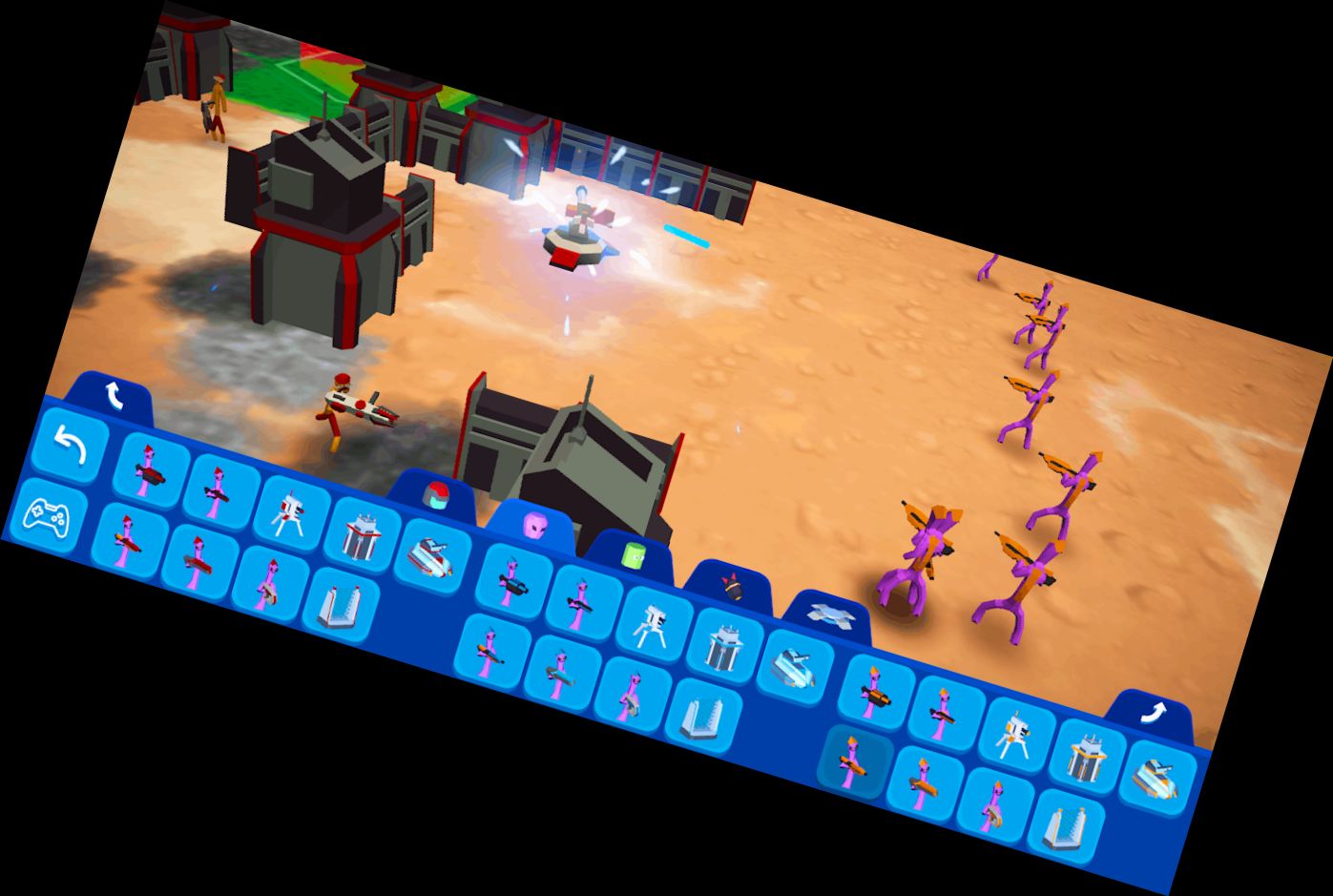The height and width of the screenshot is (896, 1333).
Task: Select the red hovercraft tank icon
Action: (435, 557)
